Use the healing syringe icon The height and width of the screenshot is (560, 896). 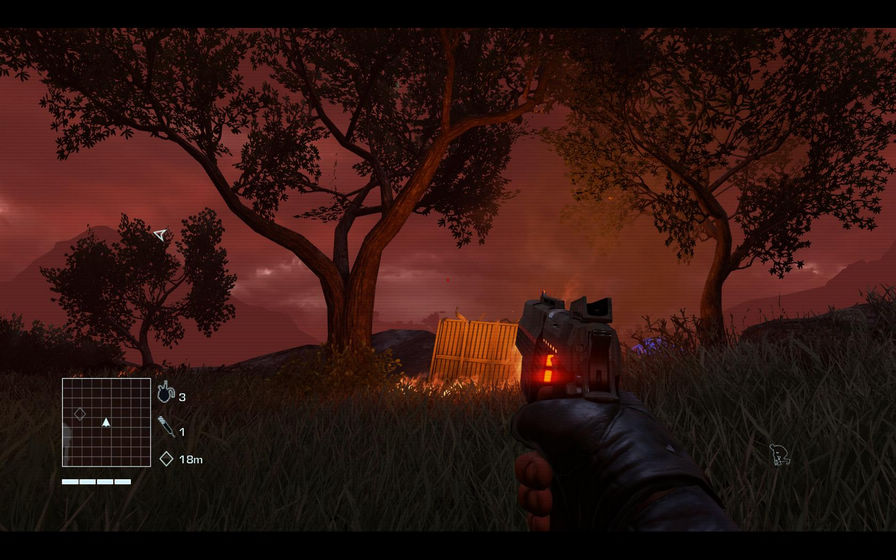coord(166,428)
